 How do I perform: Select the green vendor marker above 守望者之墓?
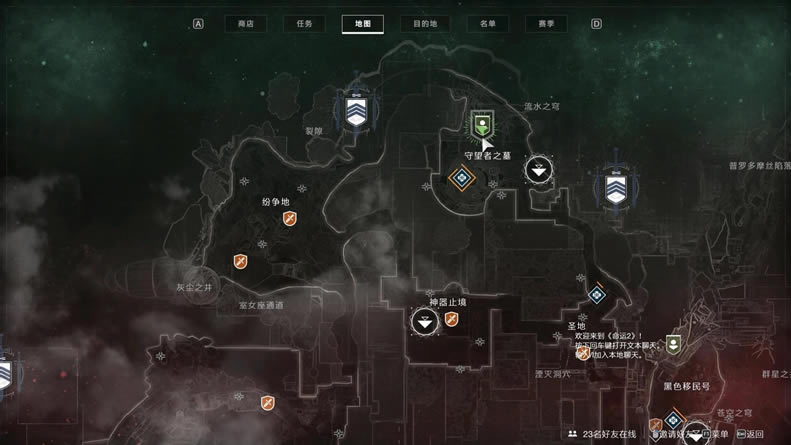pos(482,124)
